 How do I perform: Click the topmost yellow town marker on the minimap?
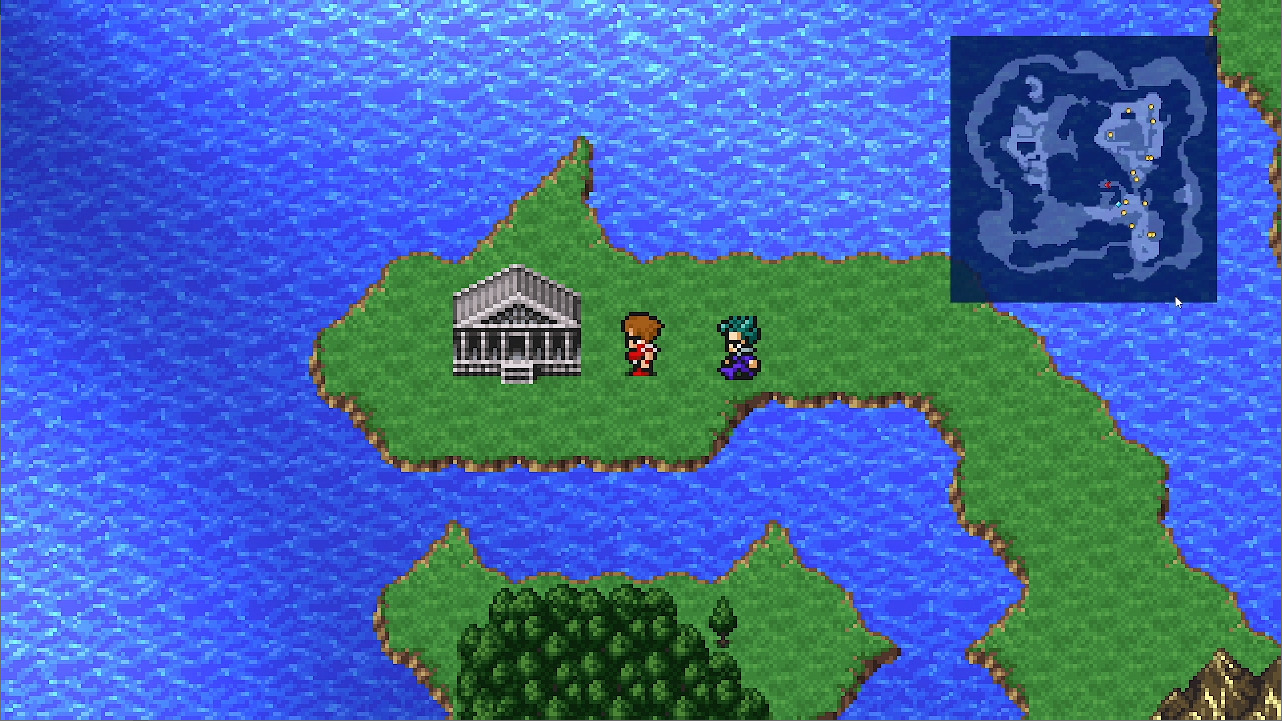1151,105
